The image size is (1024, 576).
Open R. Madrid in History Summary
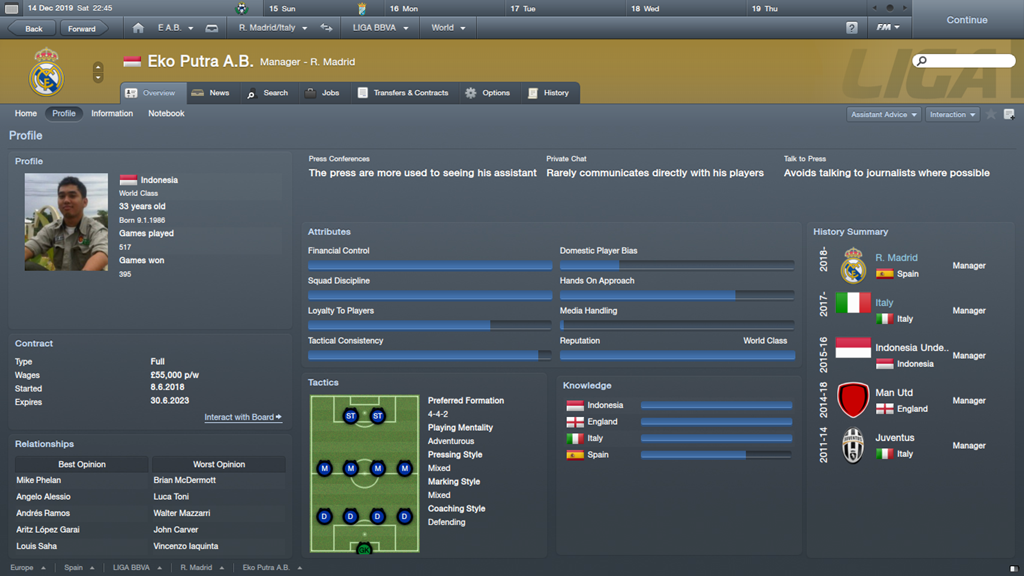point(896,258)
